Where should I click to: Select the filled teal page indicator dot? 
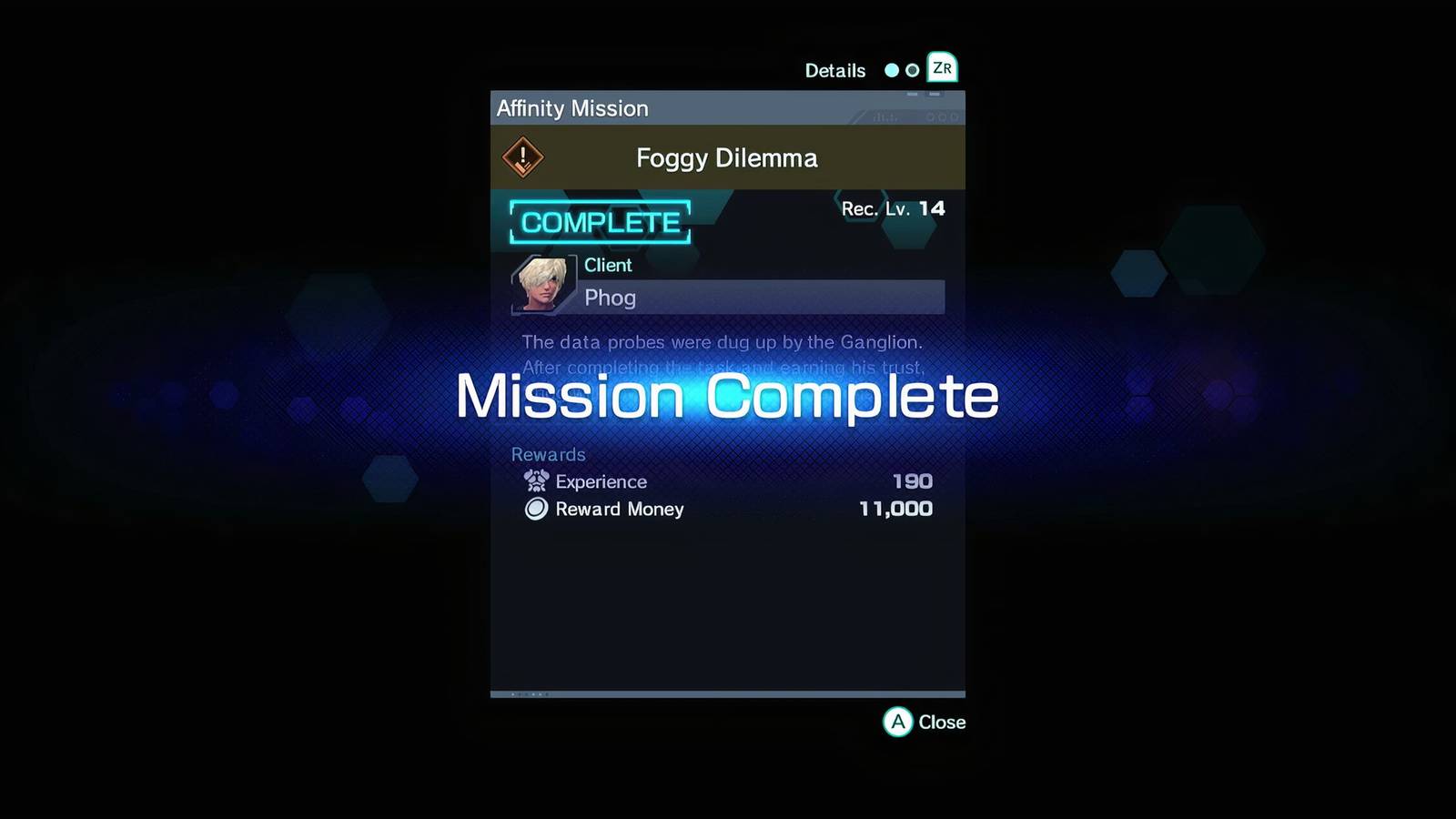click(x=893, y=69)
